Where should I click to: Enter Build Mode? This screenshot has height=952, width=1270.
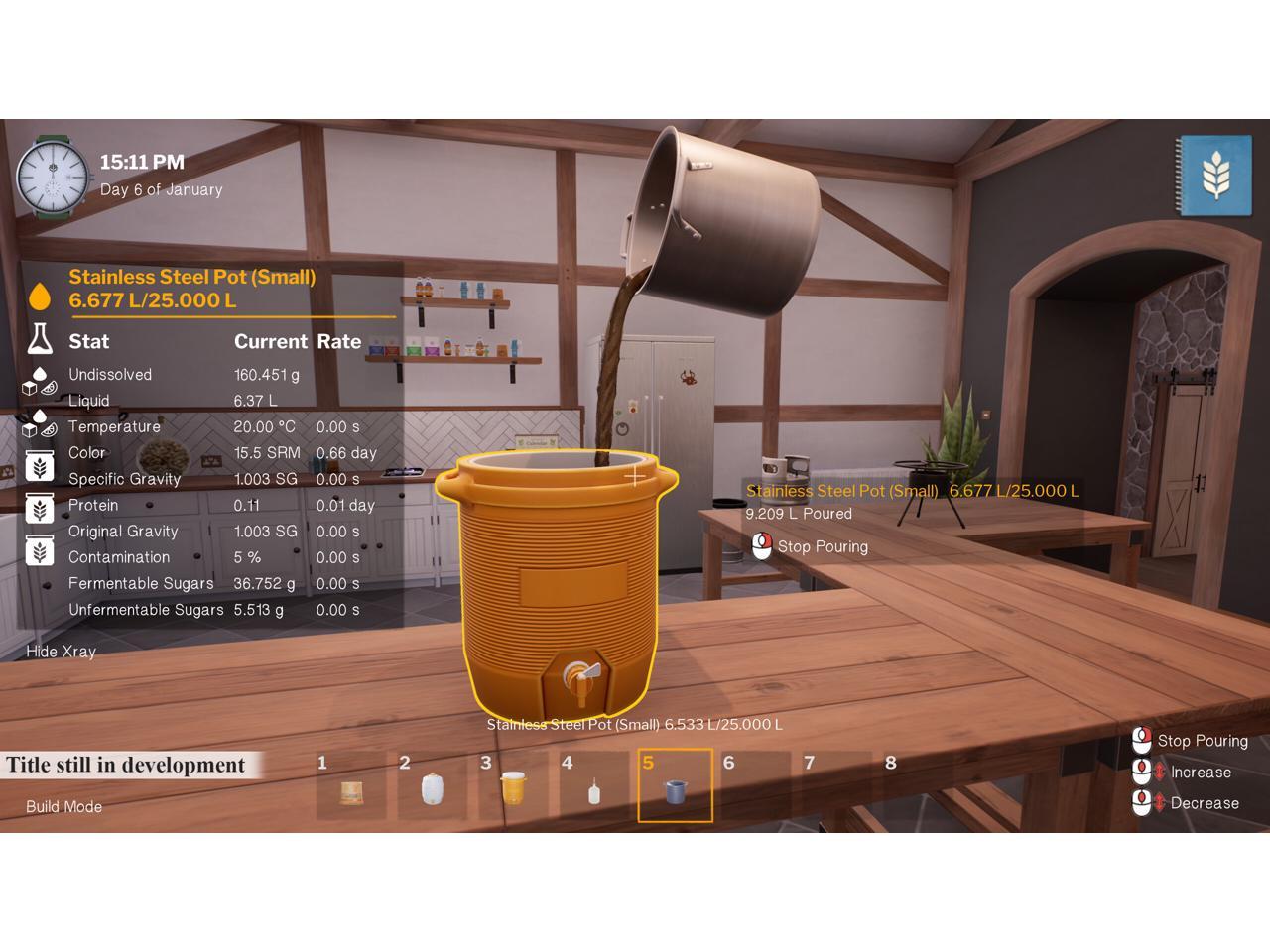pyautogui.click(x=64, y=807)
